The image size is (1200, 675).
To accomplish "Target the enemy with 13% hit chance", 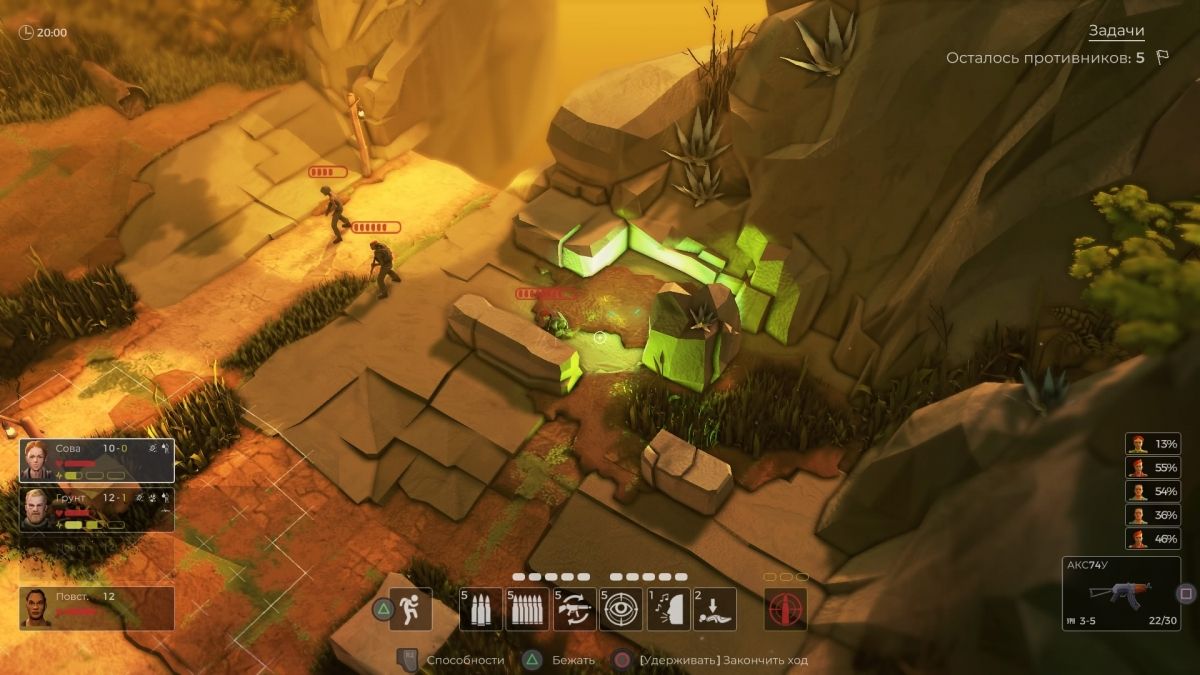I will (1151, 444).
